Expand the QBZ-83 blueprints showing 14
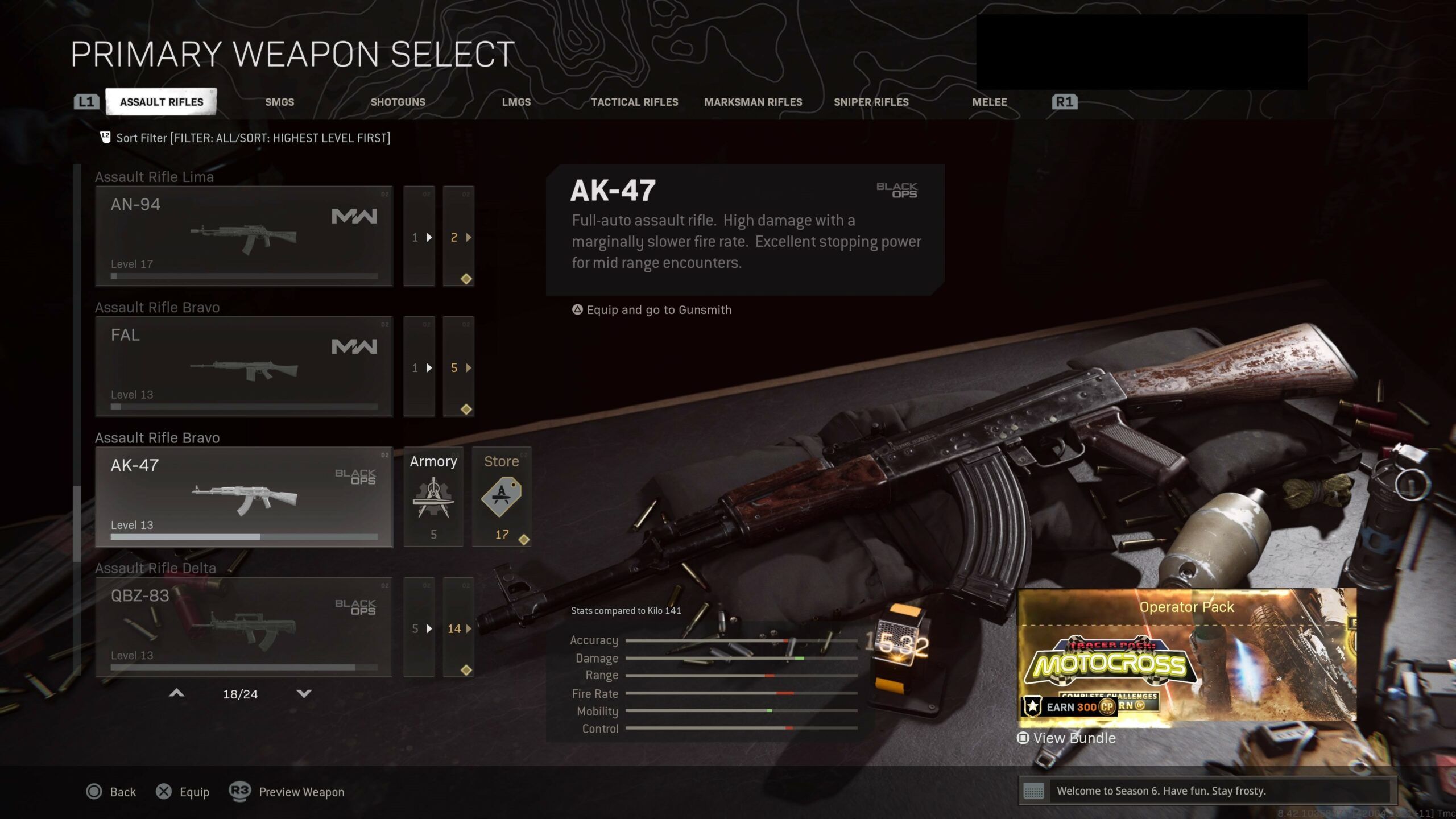Viewport: 1456px width, 819px height. [x=459, y=628]
